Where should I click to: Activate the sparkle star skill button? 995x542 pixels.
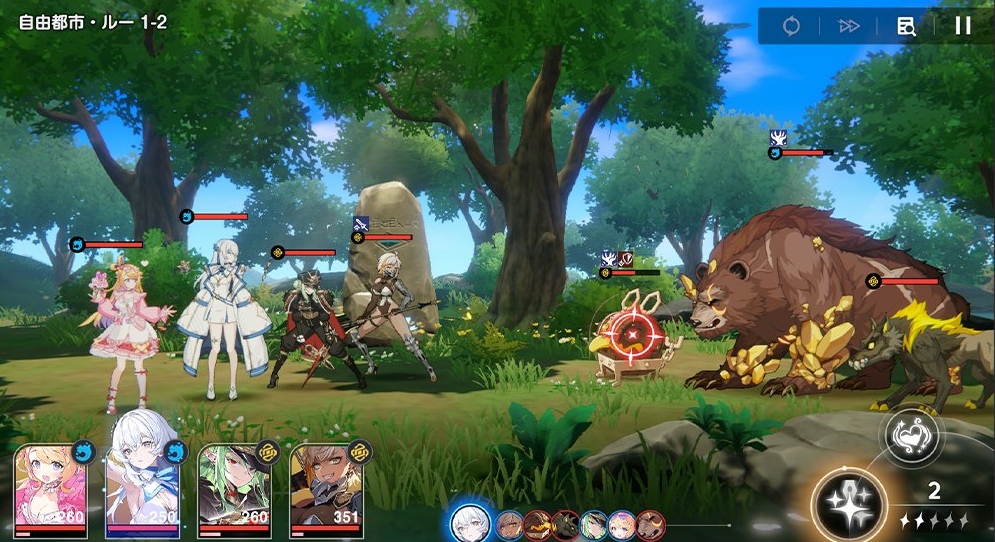(849, 501)
